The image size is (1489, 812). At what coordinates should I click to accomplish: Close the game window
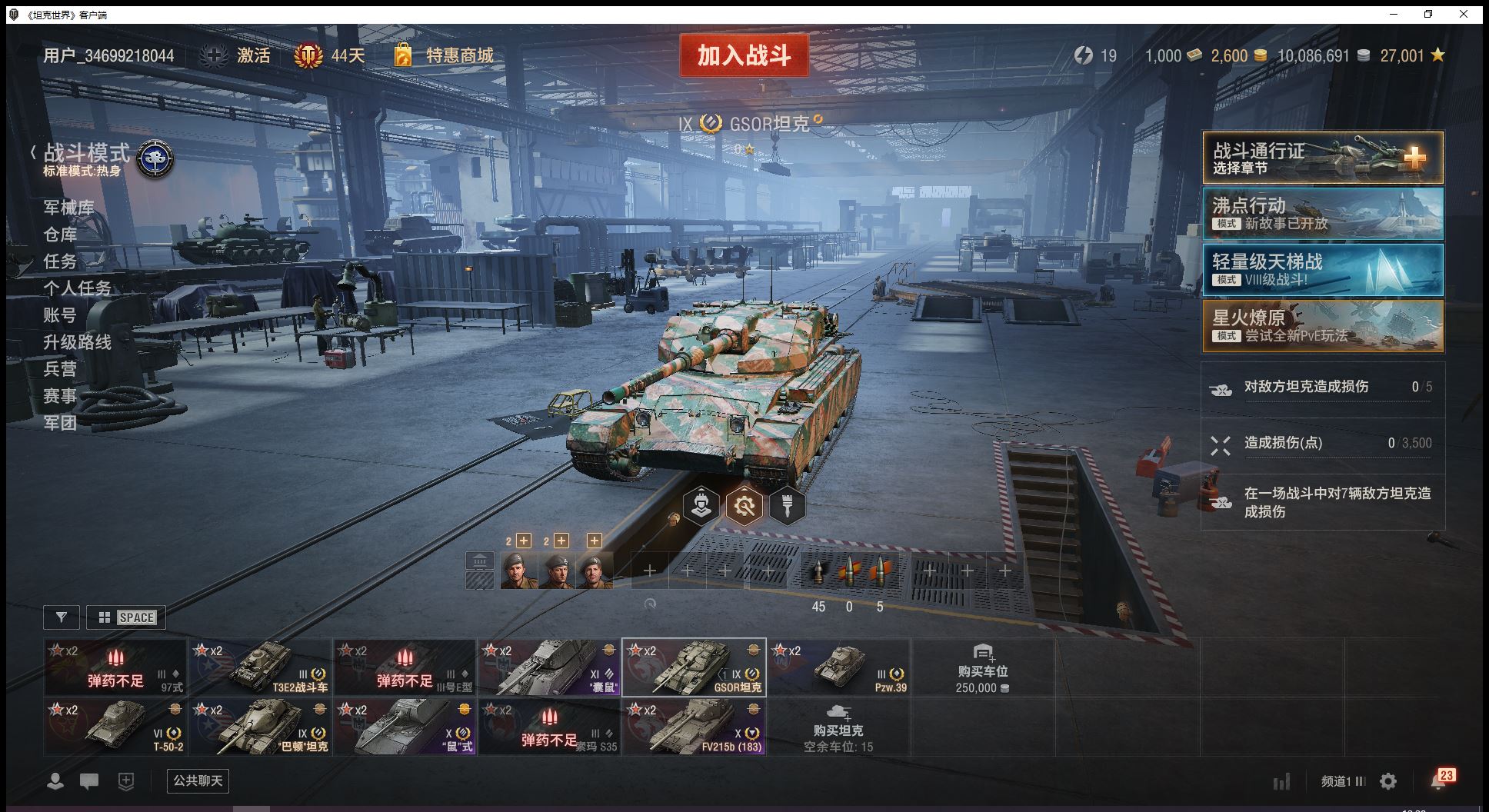1463,14
